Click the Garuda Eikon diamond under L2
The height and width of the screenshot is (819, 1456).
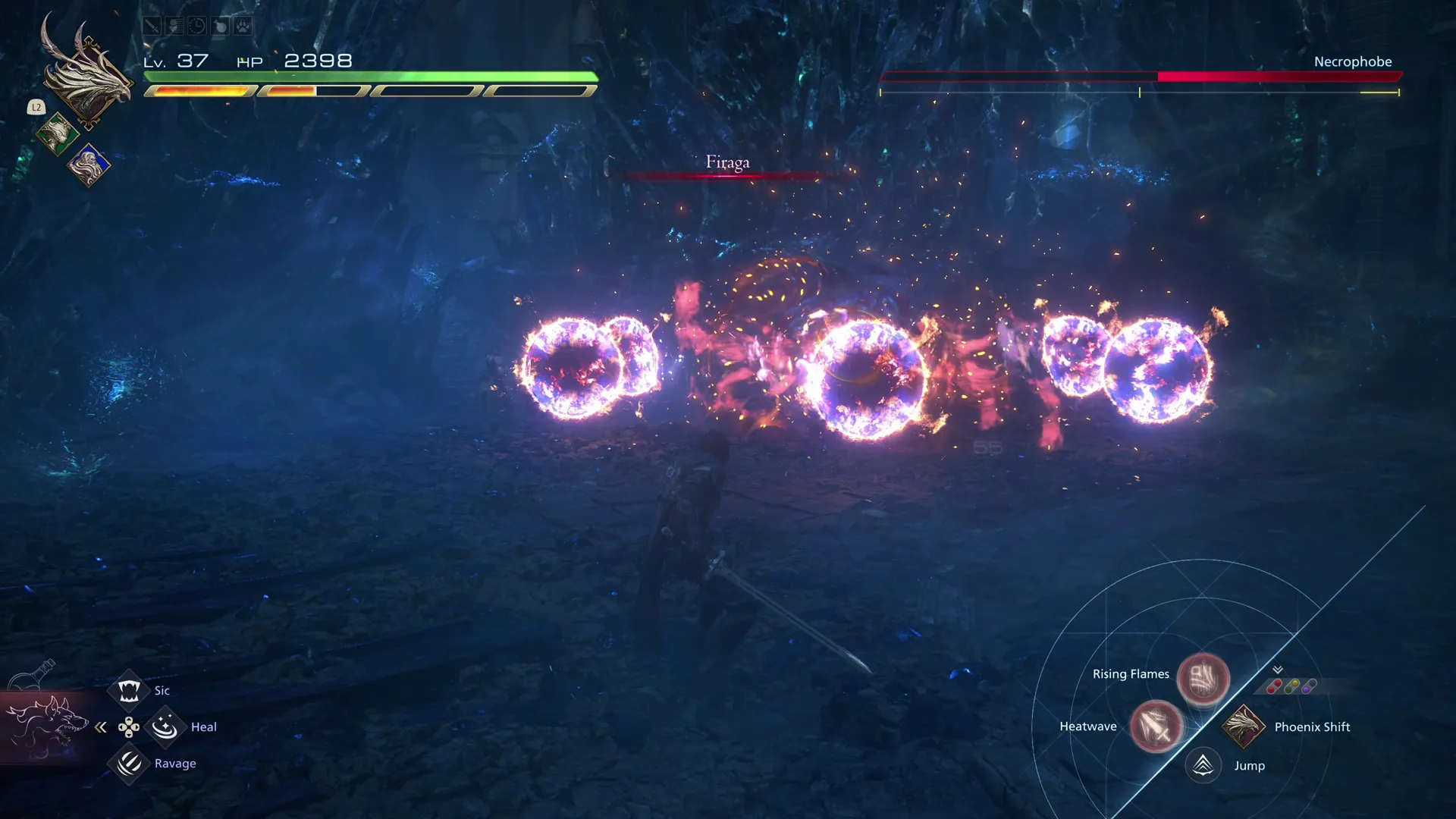58,135
